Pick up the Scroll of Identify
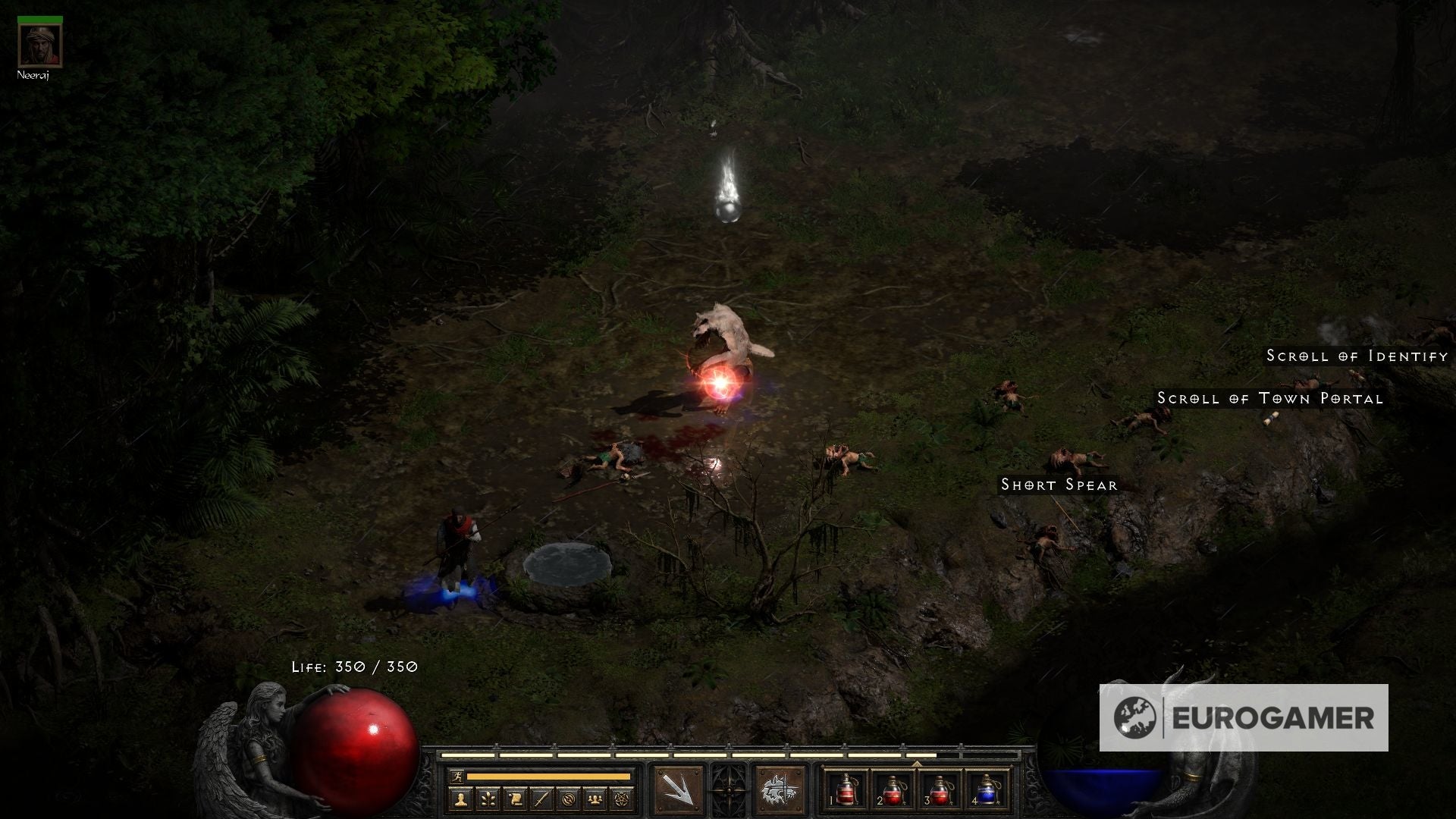 tap(1355, 354)
